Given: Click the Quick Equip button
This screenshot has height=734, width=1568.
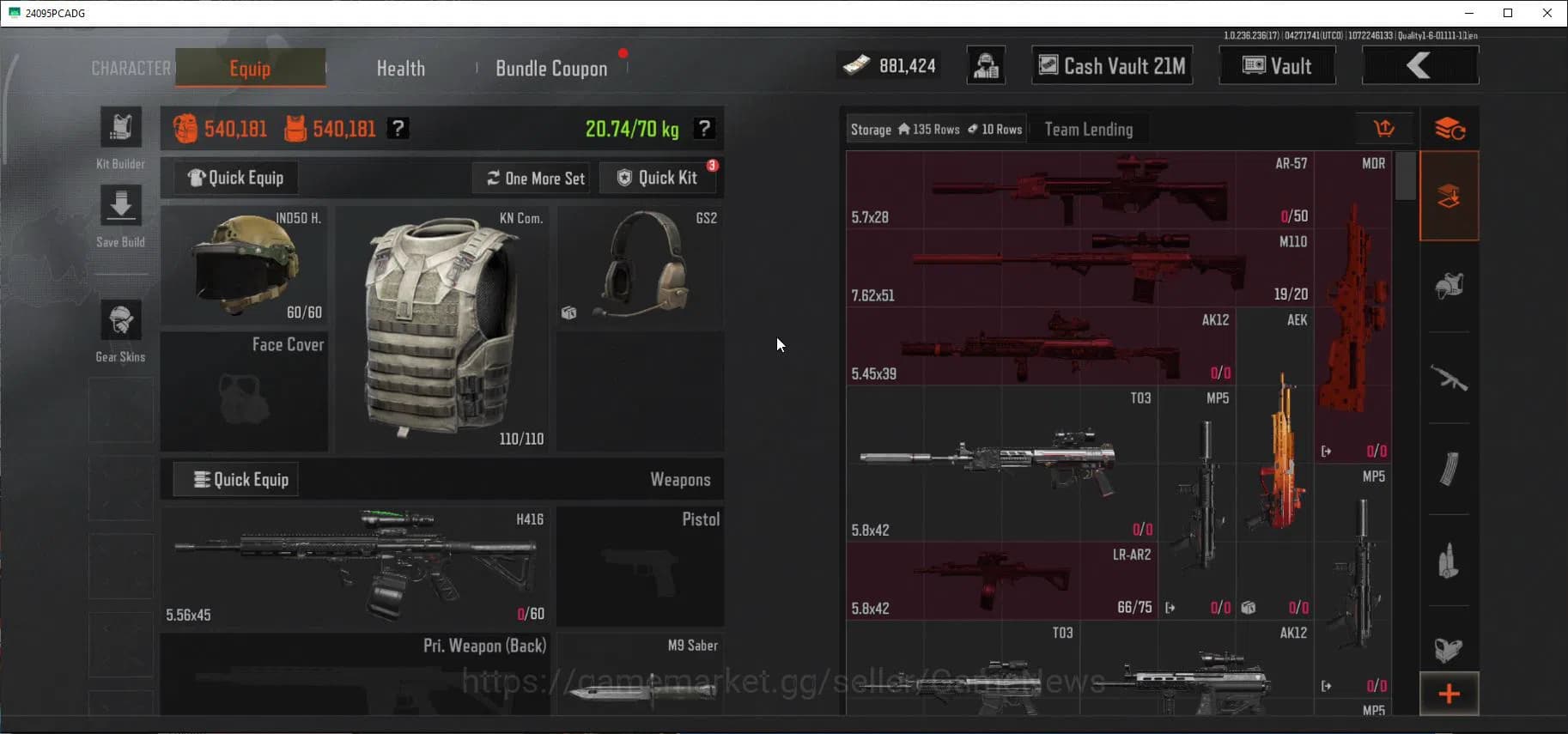Looking at the screenshot, I should click(234, 178).
